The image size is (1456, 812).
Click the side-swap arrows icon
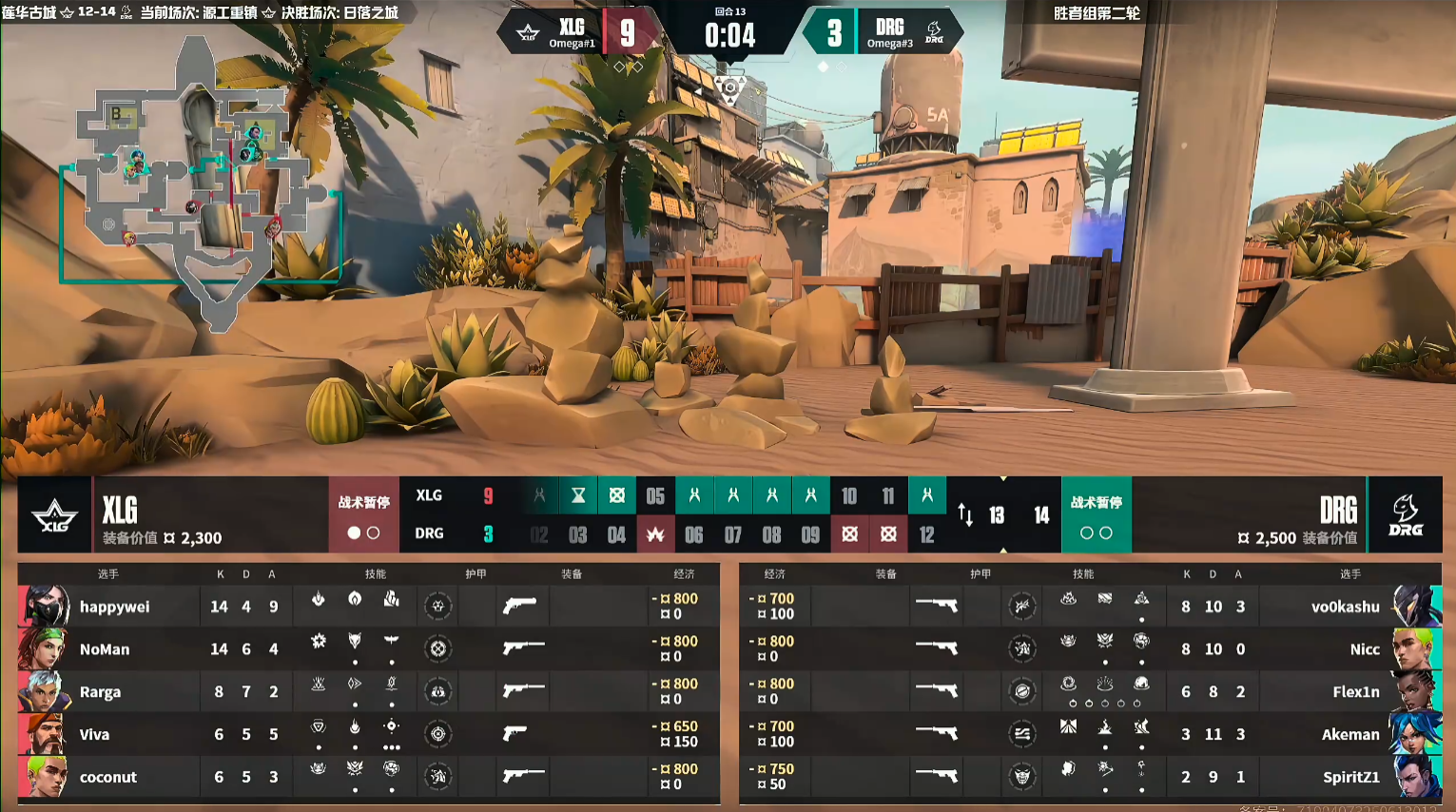click(965, 515)
